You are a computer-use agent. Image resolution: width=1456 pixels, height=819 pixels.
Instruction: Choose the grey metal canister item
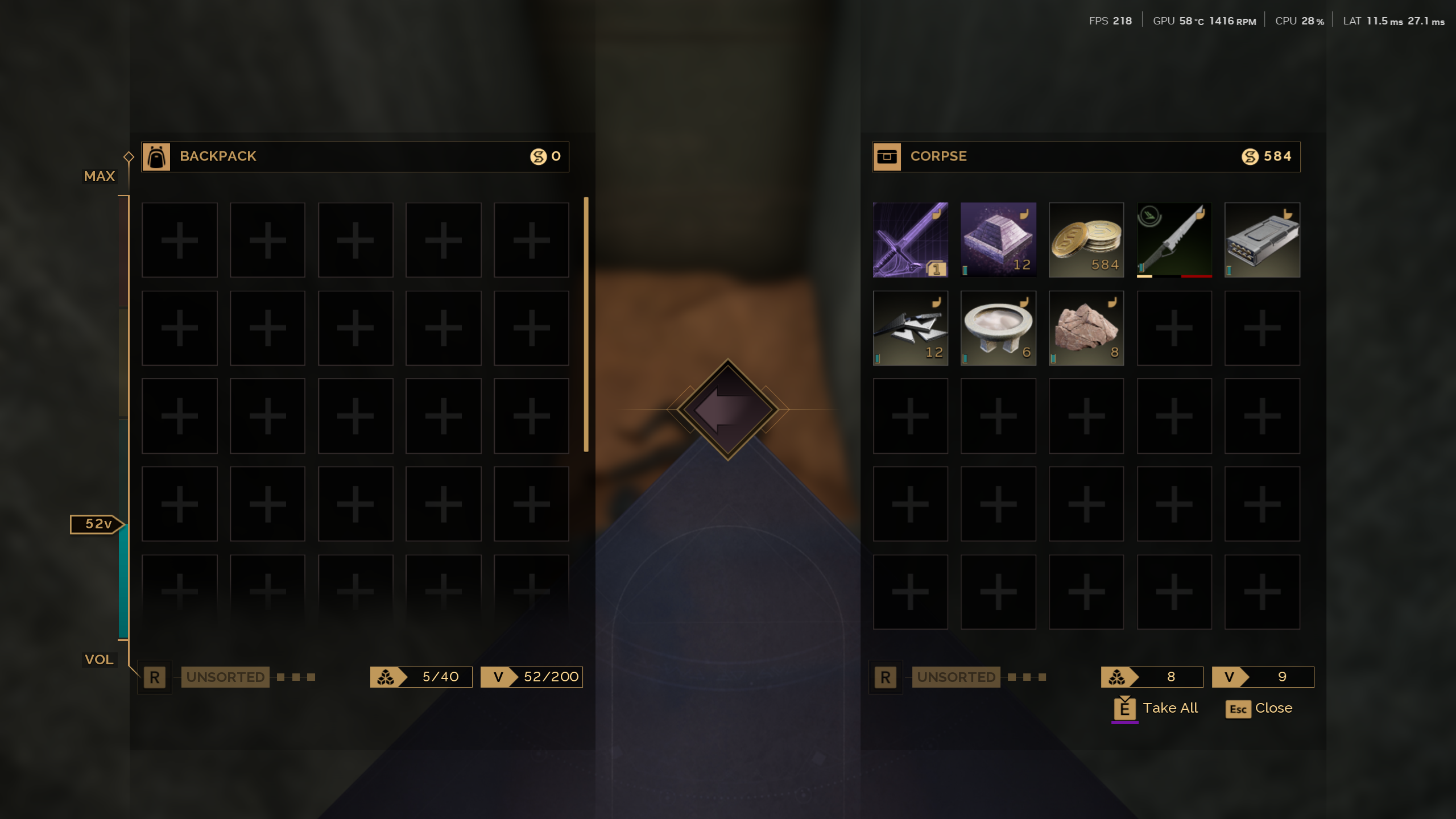tap(1262, 239)
